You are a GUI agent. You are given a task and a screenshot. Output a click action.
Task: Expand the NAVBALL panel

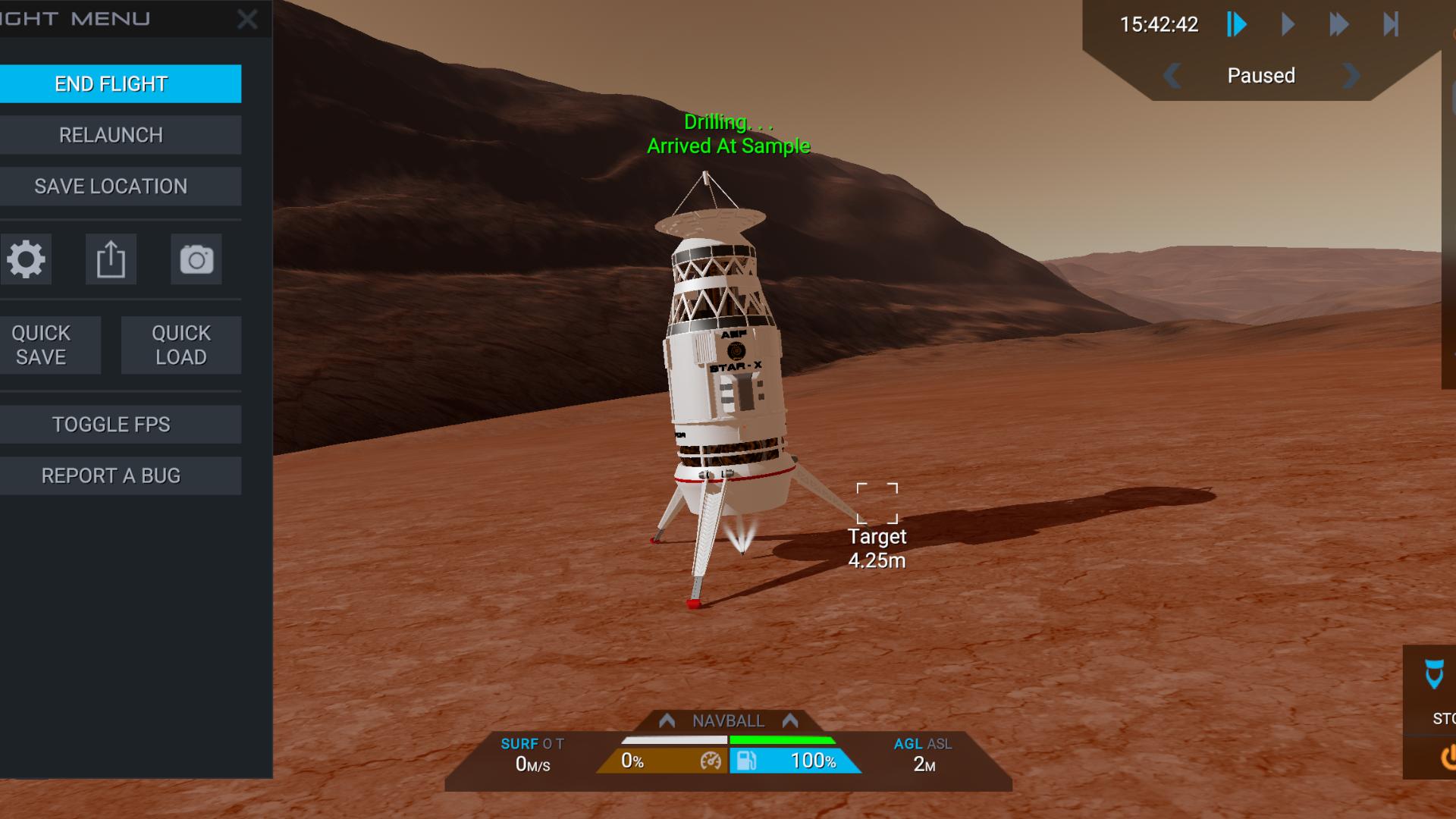pos(728,720)
